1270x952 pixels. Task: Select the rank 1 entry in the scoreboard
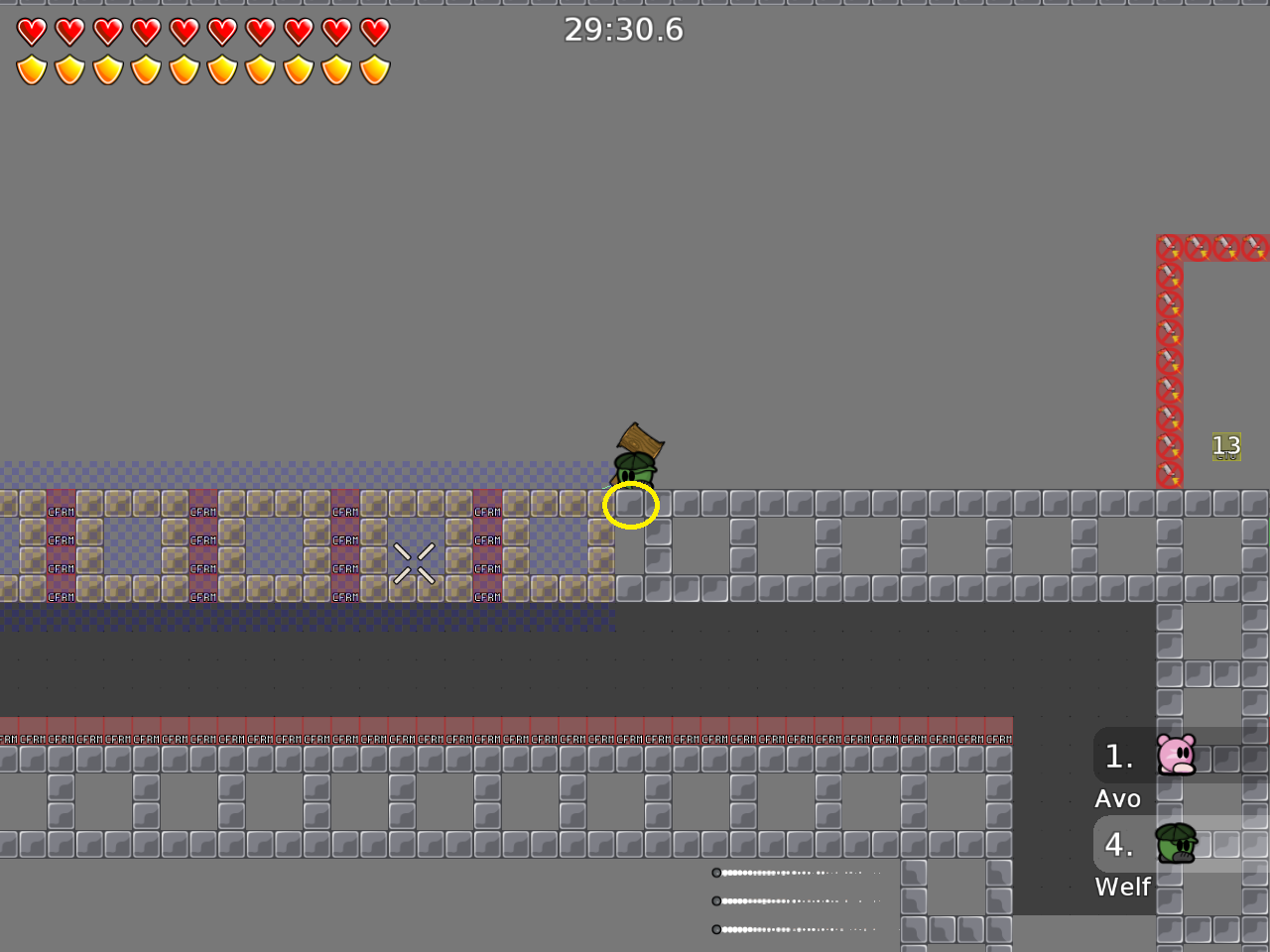coord(1119,756)
